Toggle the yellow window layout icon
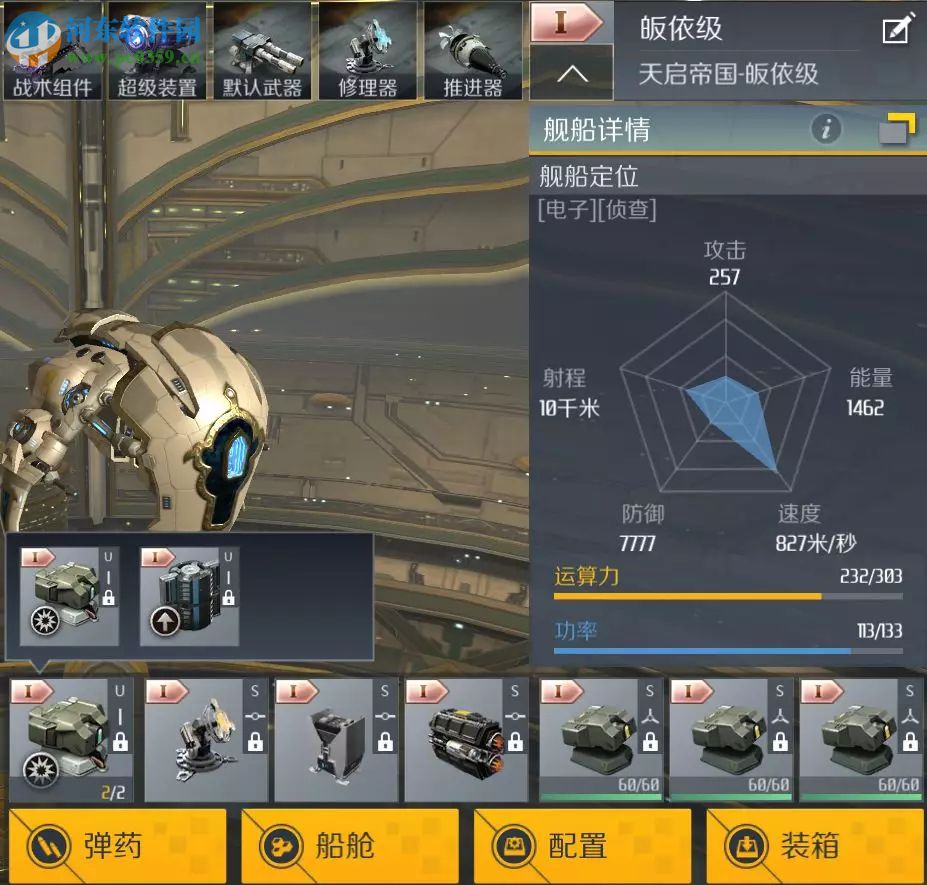Image resolution: width=927 pixels, height=885 pixels. (897, 129)
